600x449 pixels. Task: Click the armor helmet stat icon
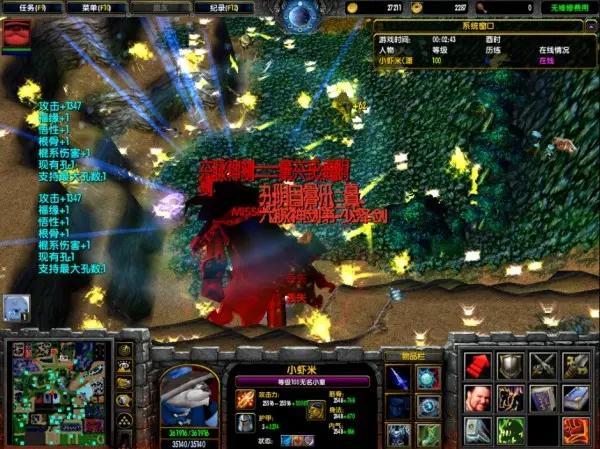point(244,423)
